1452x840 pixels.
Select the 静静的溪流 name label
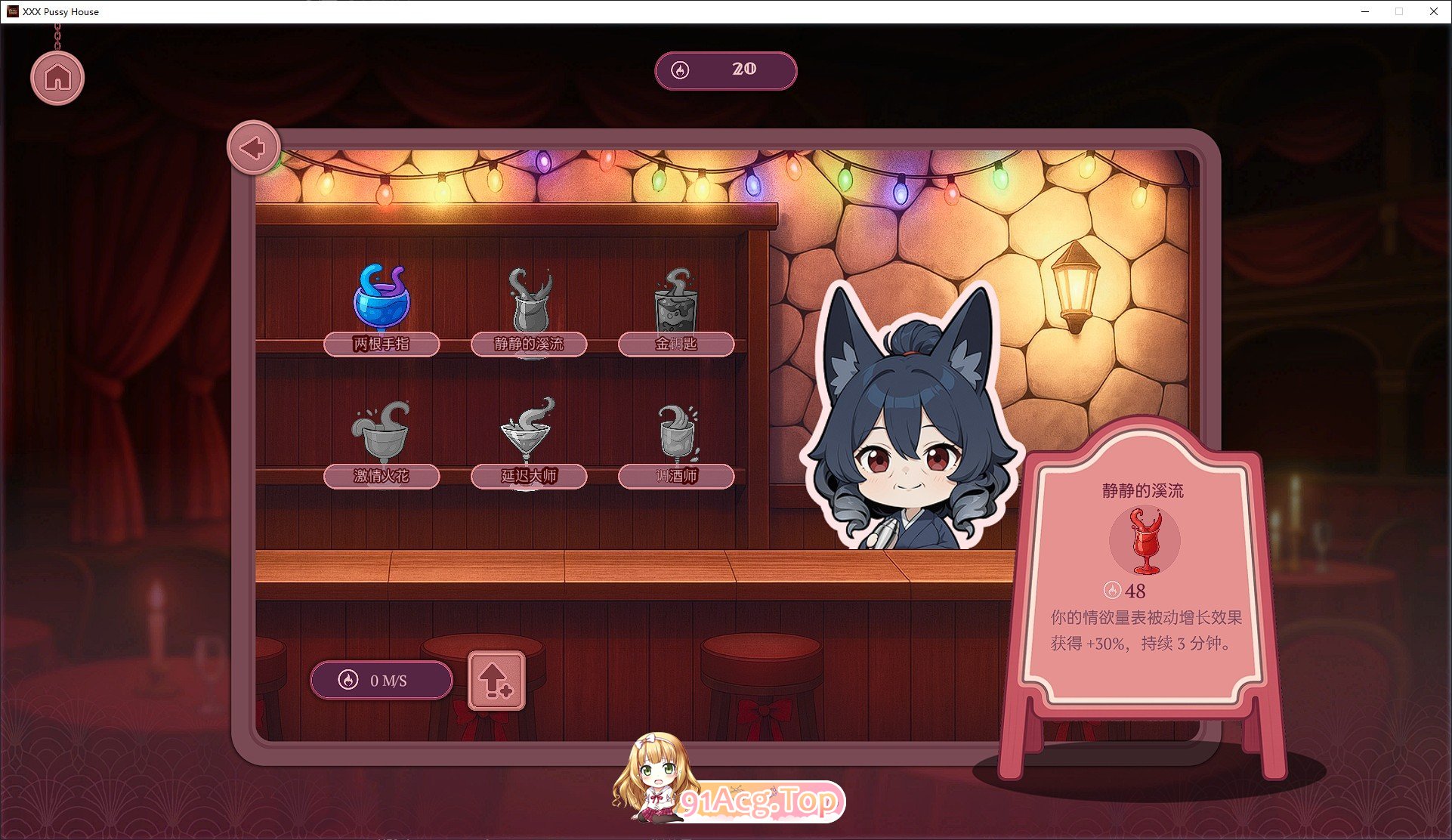pyautogui.click(x=529, y=344)
